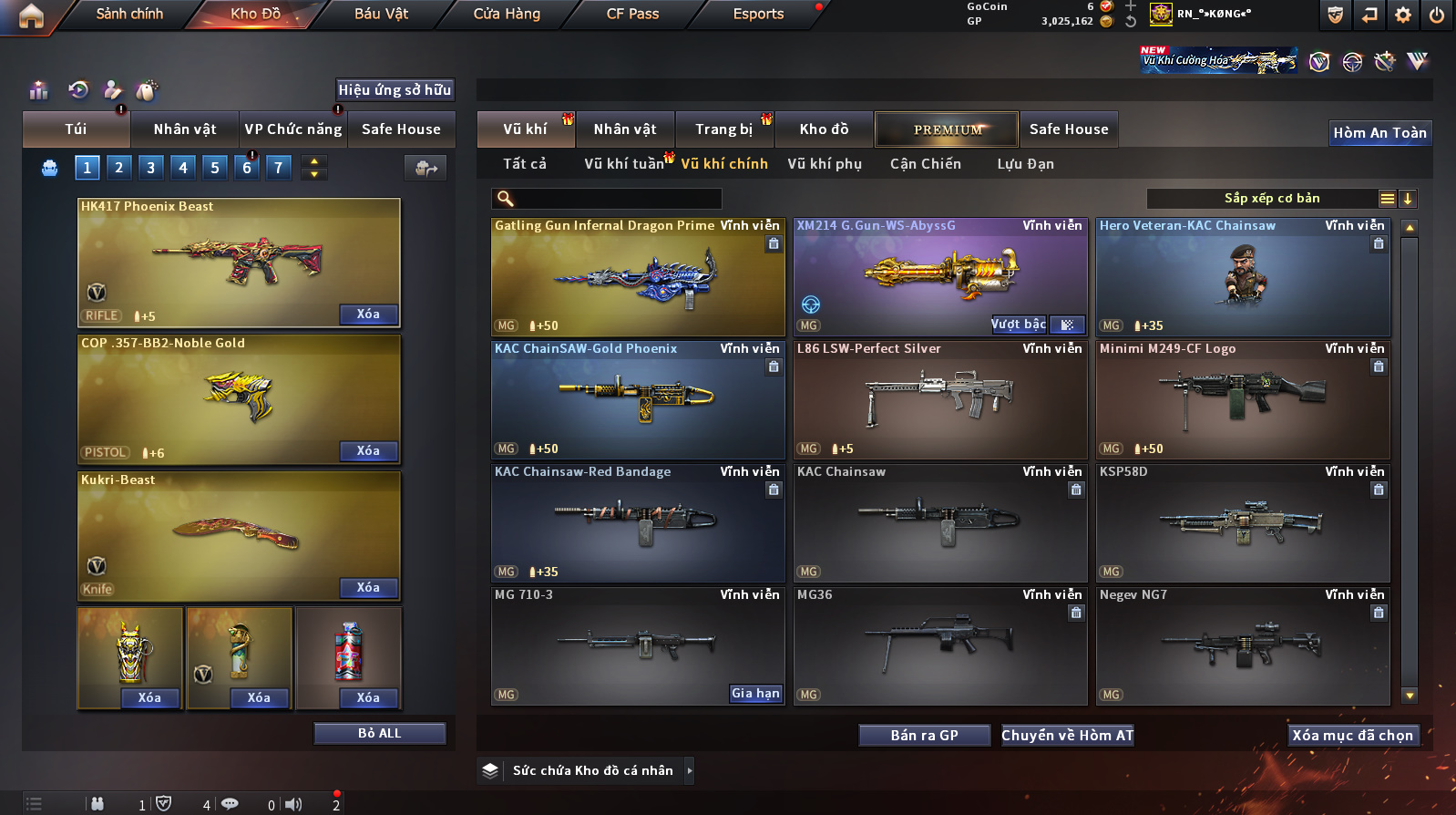Open the Sảnh chính lobby tab
Image resolution: width=1456 pixels, height=815 pixels.
(129, 14)
